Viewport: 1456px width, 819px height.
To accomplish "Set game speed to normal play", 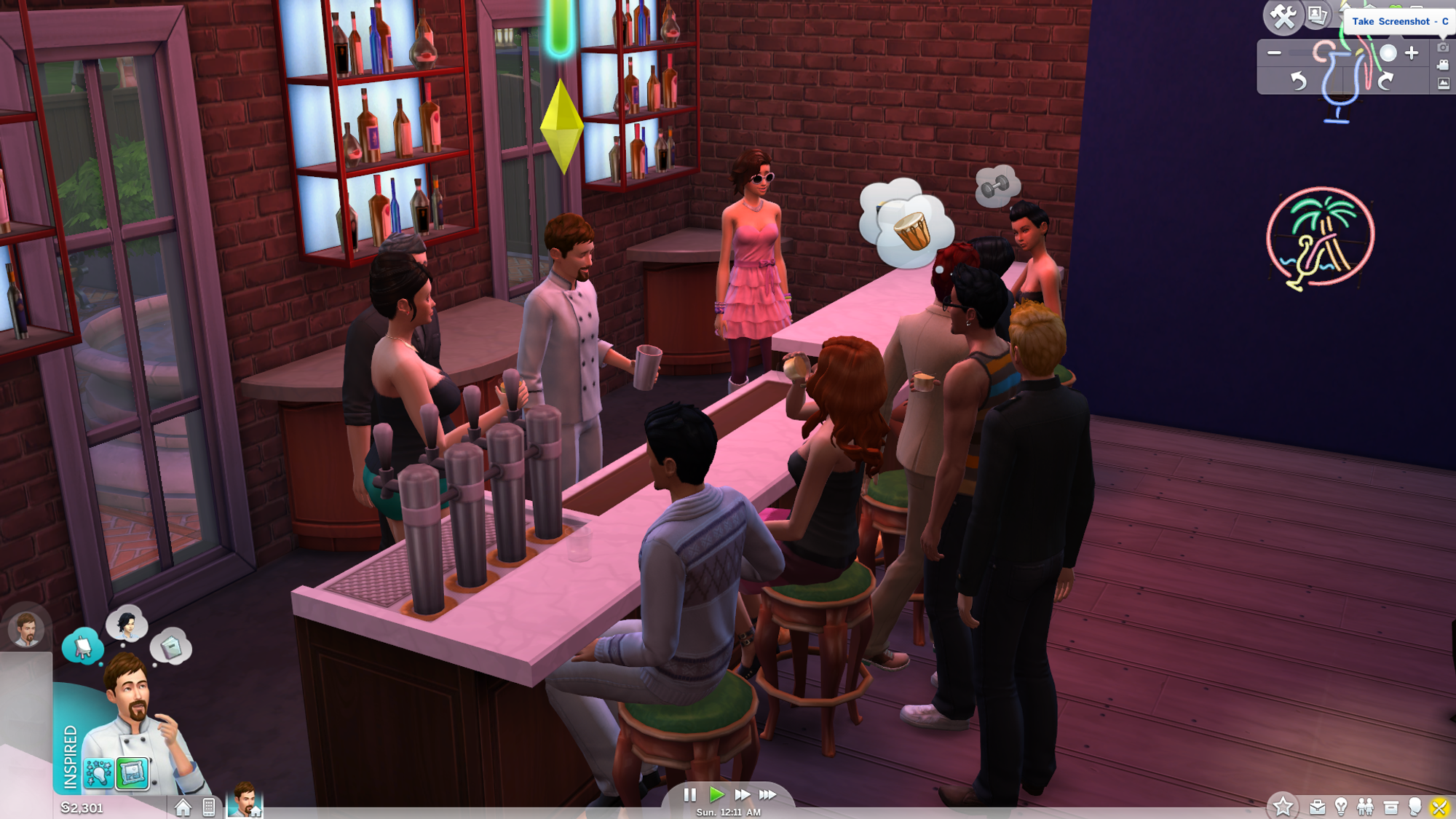I will coord(716,795).
